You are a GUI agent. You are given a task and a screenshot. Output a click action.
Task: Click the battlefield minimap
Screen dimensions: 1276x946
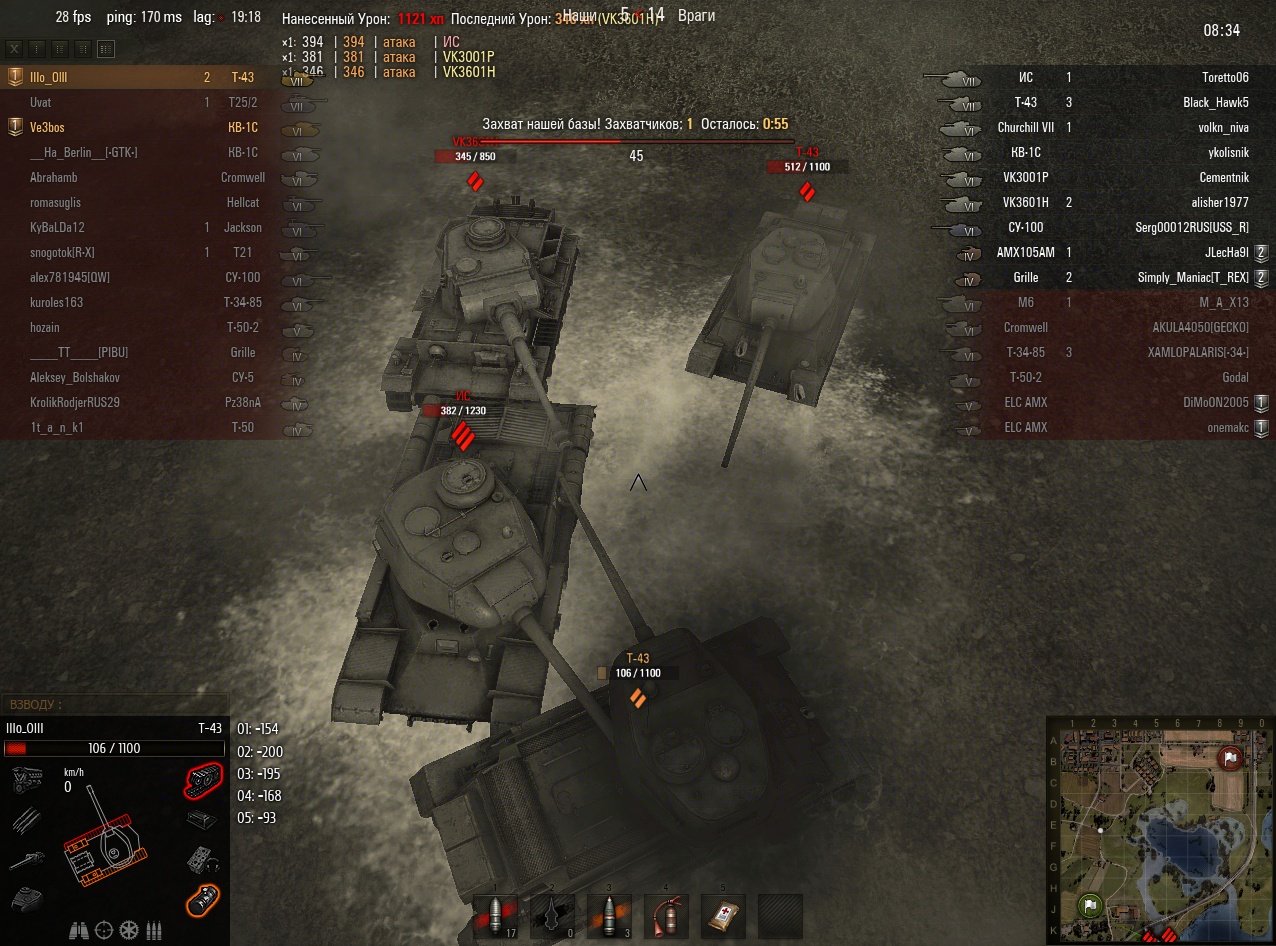coord(1160,829)
